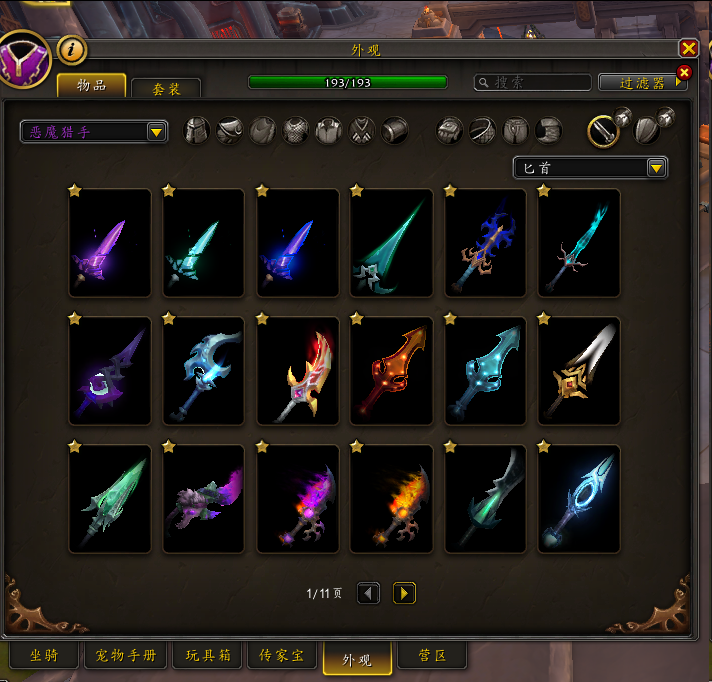Click the 搜索 search field
Screen dimensions: 712x682
coord(528,82)
